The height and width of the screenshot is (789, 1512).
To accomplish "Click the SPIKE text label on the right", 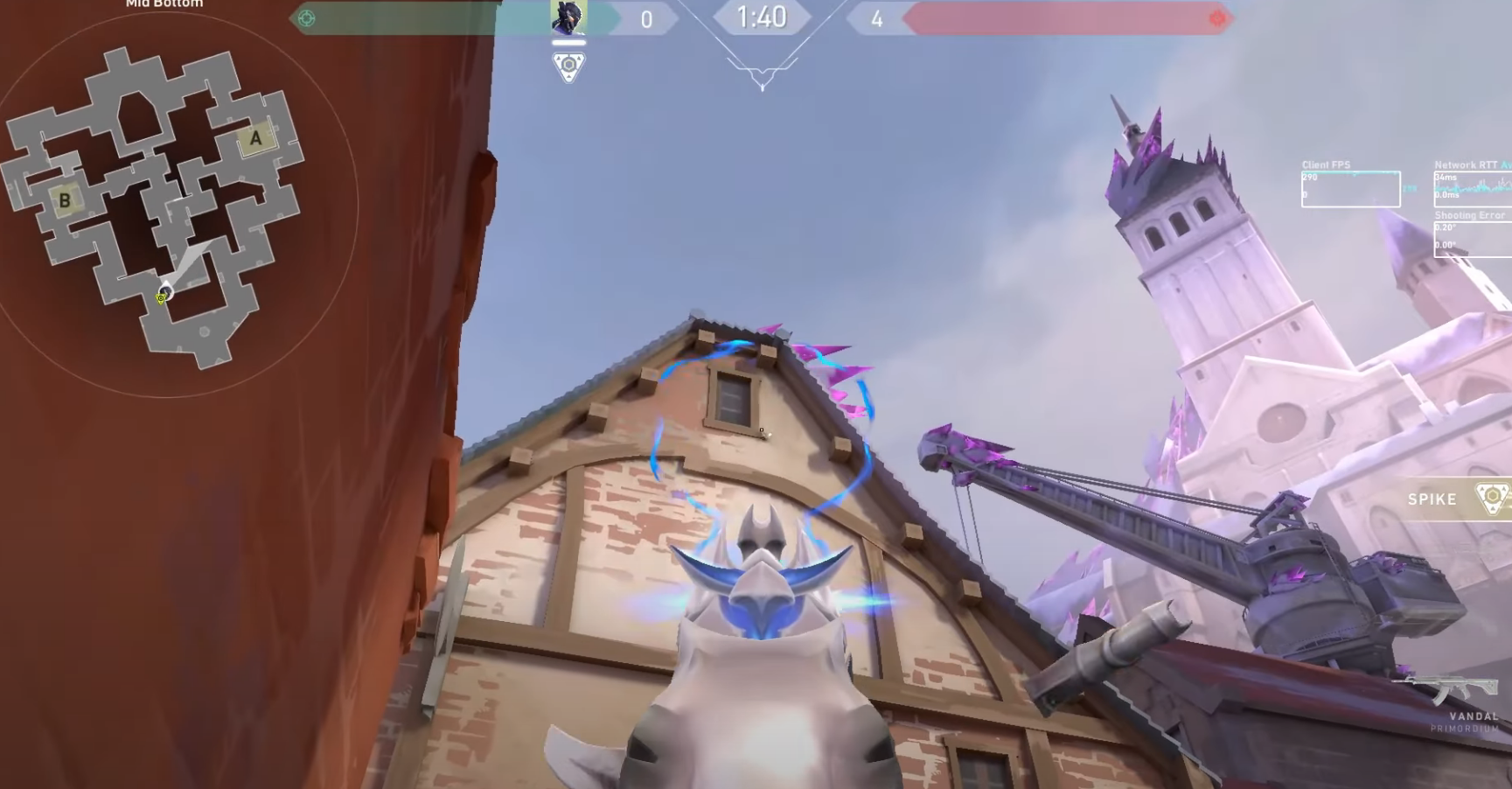I will click(1432, 499).
